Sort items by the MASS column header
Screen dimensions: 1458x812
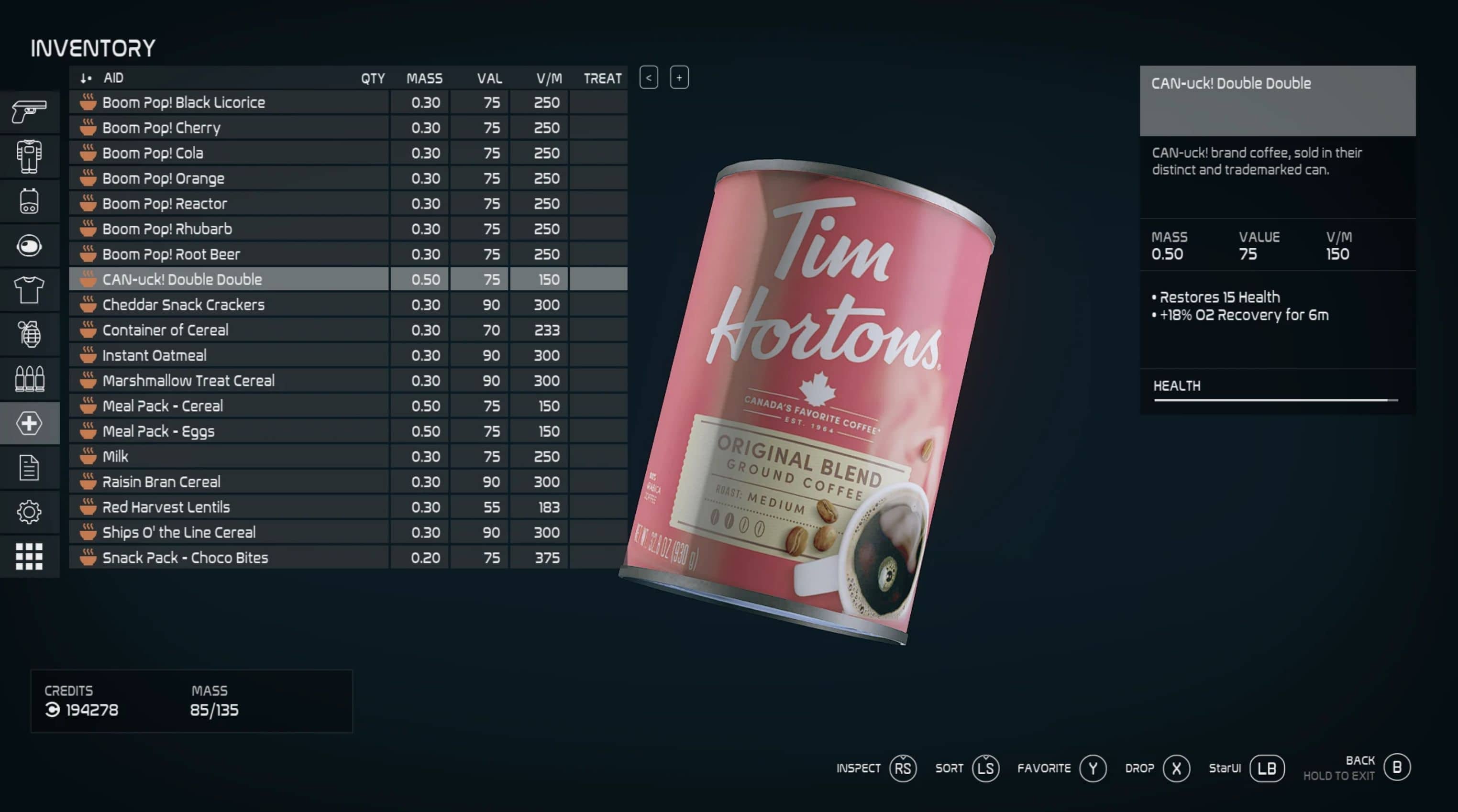coord(424,78)
